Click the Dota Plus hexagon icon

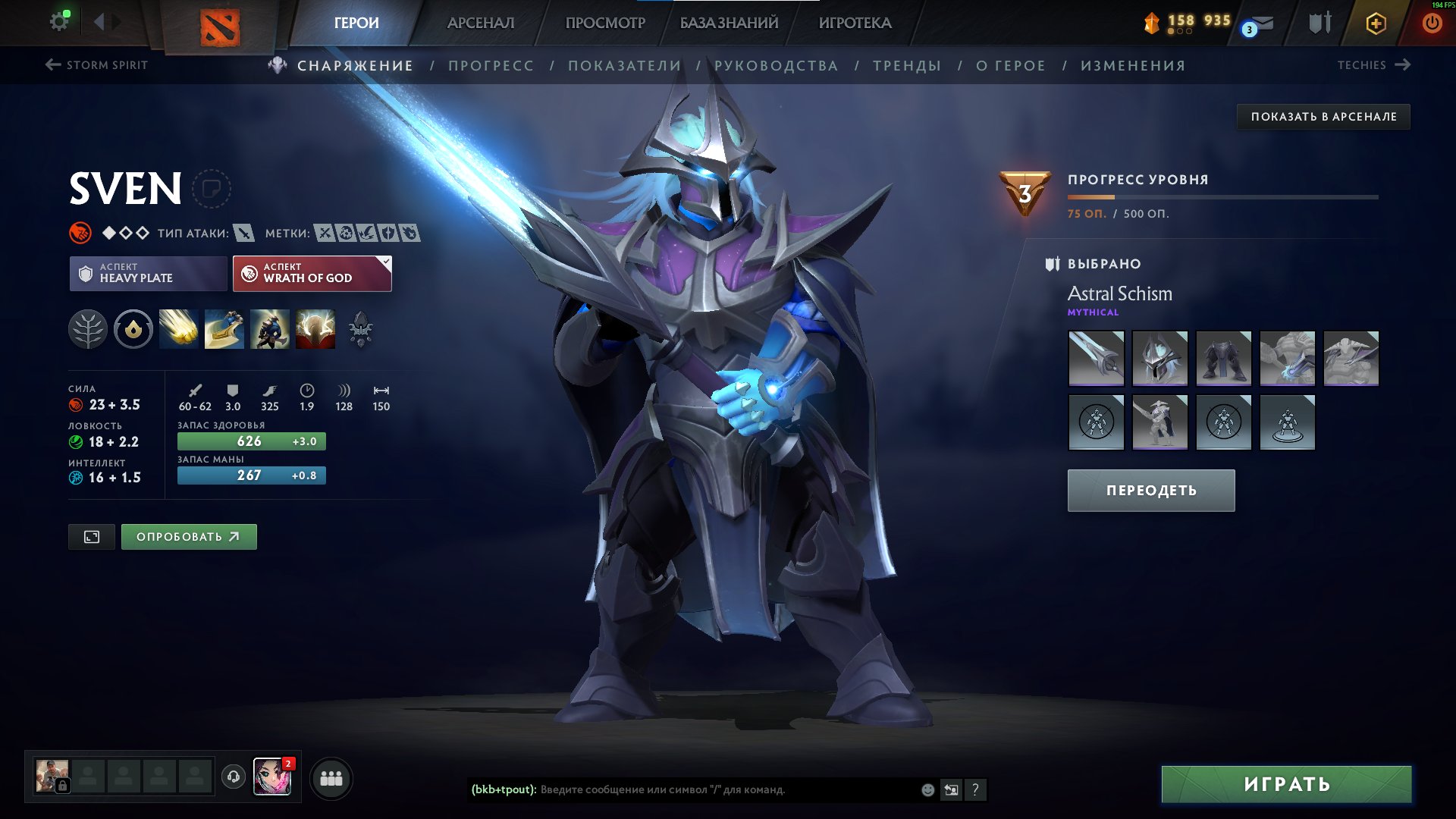(1375, 22)
